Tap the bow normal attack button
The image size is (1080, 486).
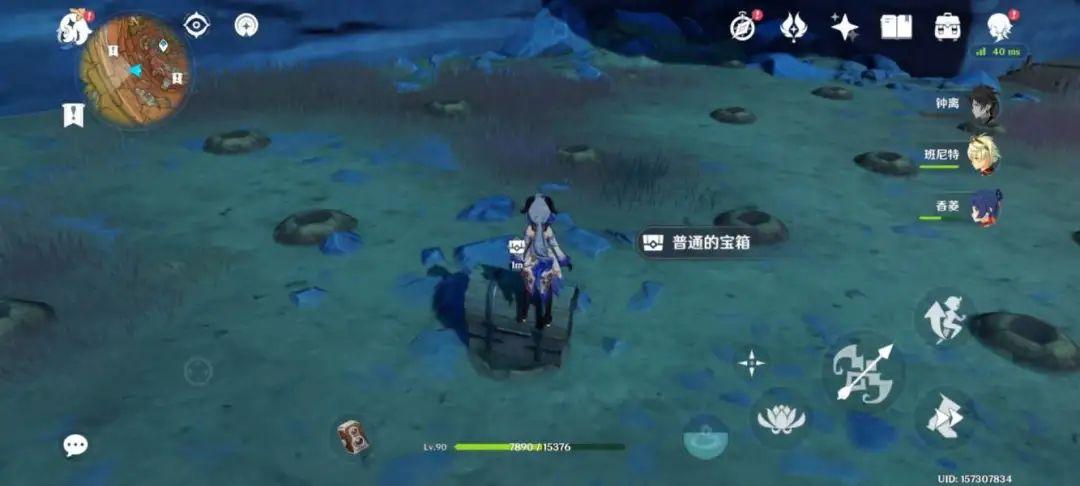click(x=861, y=373)
